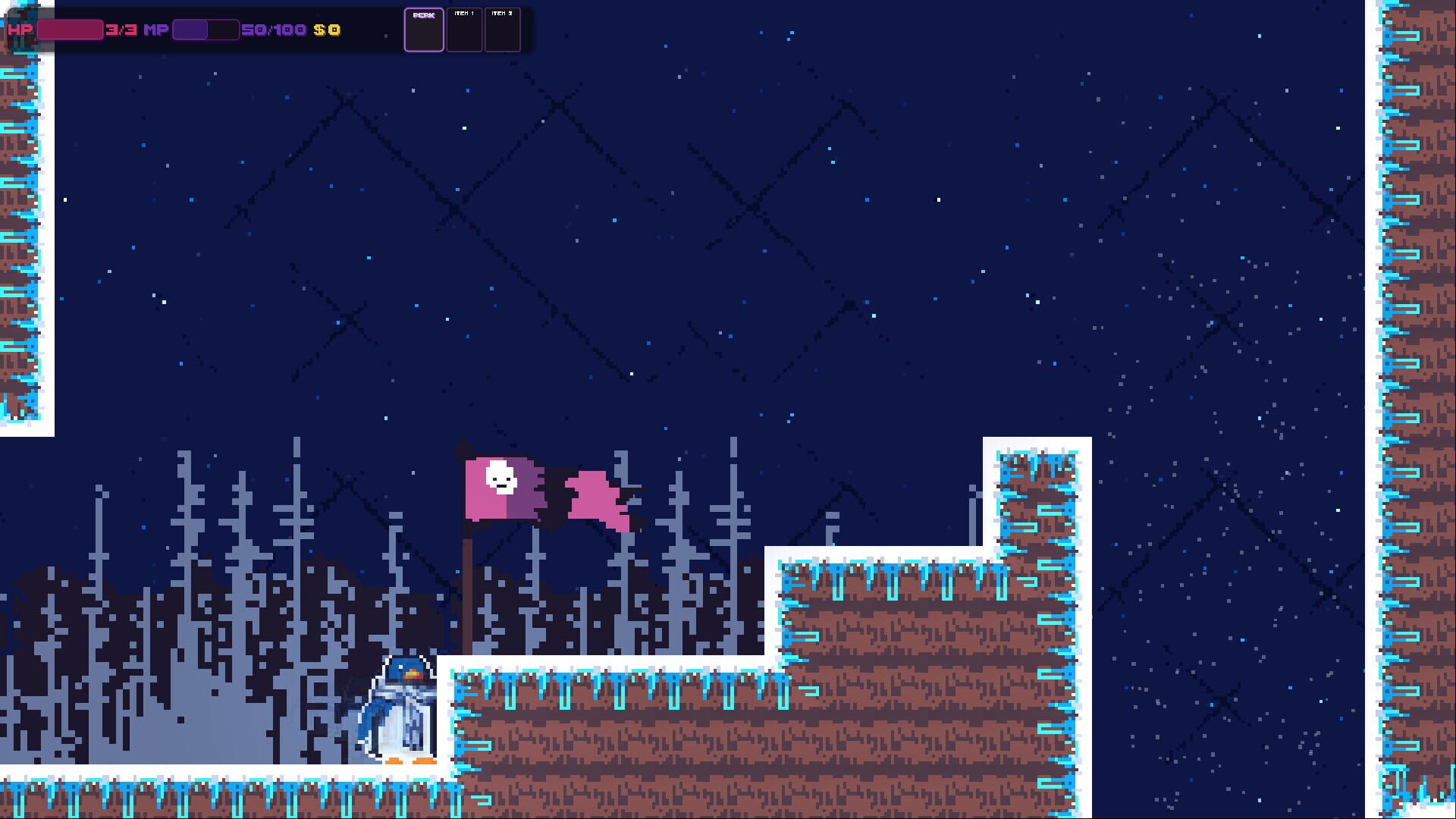1456x819 pixels.
Task: Click the HP label in the HUD
Action: click(19, 31)
